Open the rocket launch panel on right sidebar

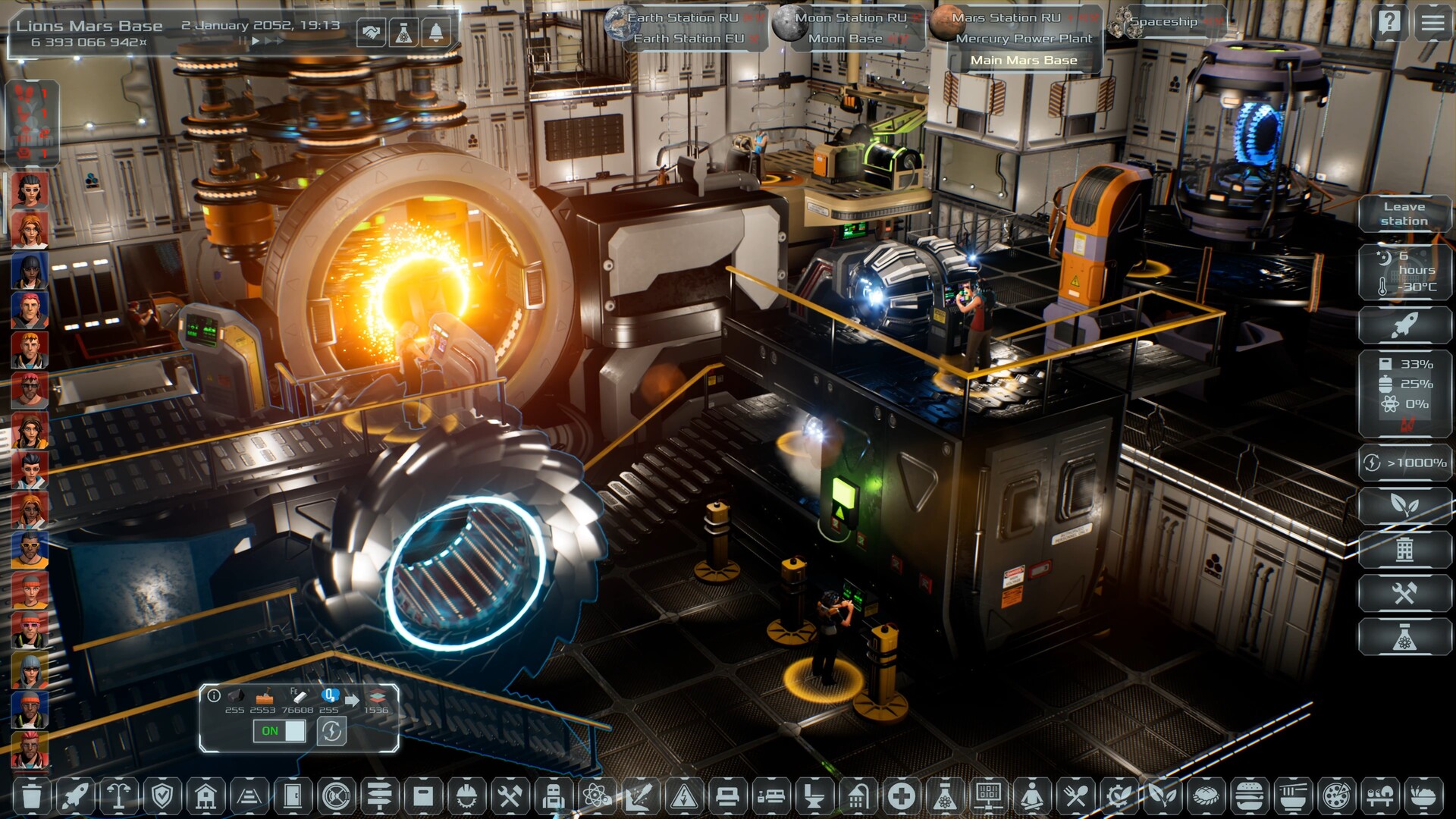(x=1404, y=325)
